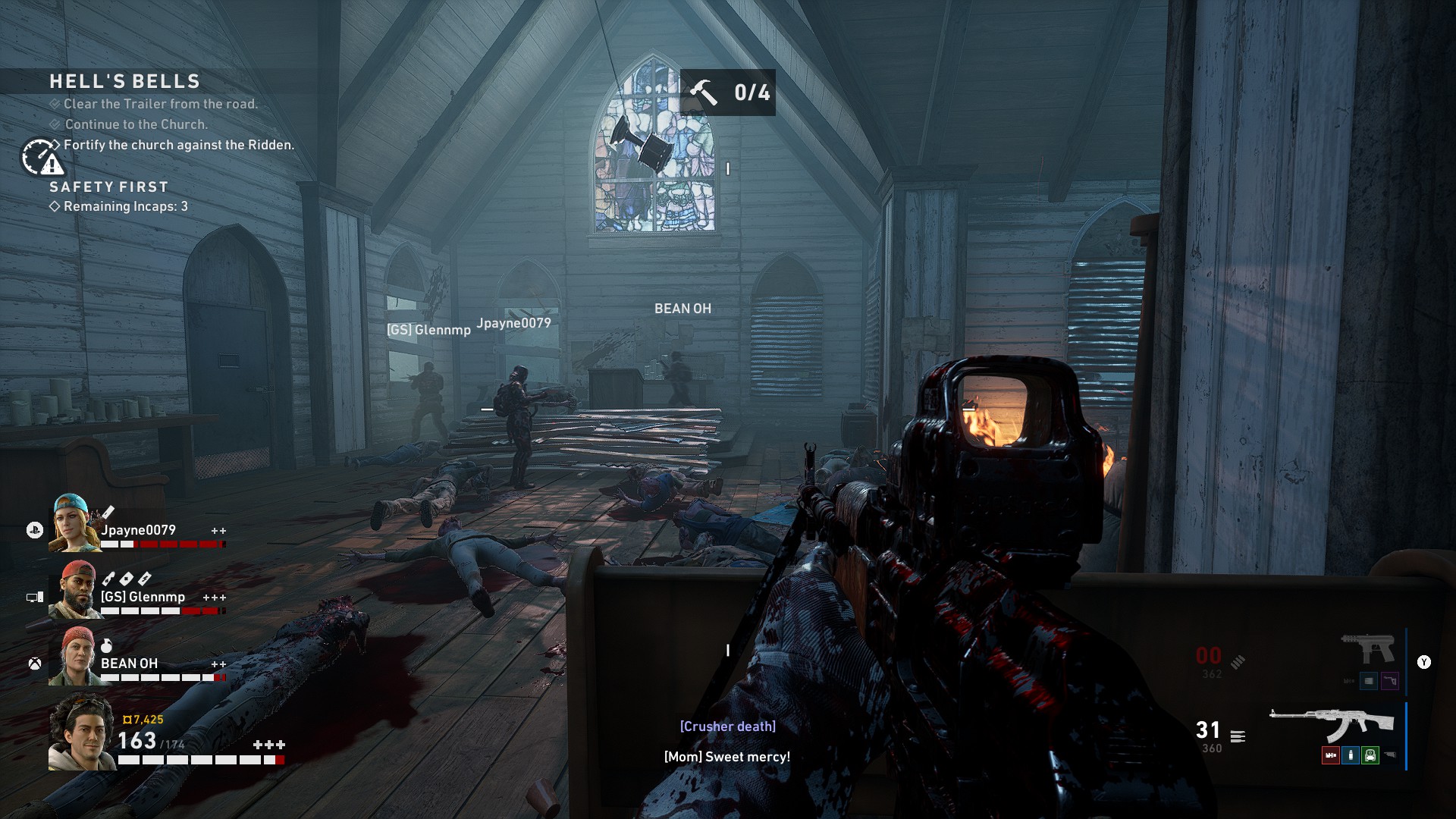Select the AK-47 primary weapon slot
Screen dimensions: 1456x819
(1332, 724)
